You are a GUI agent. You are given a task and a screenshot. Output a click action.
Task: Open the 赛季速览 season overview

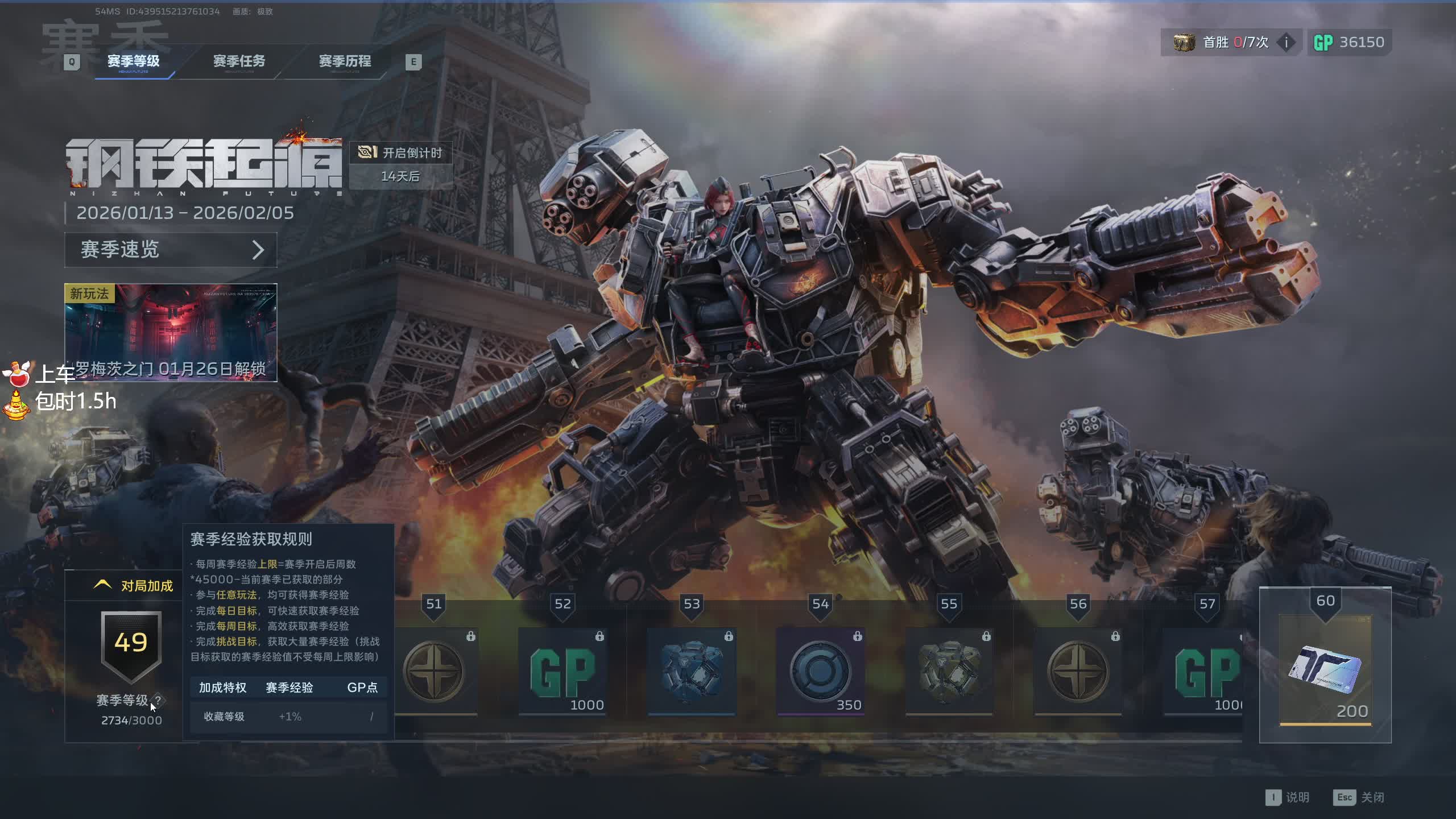171,250
